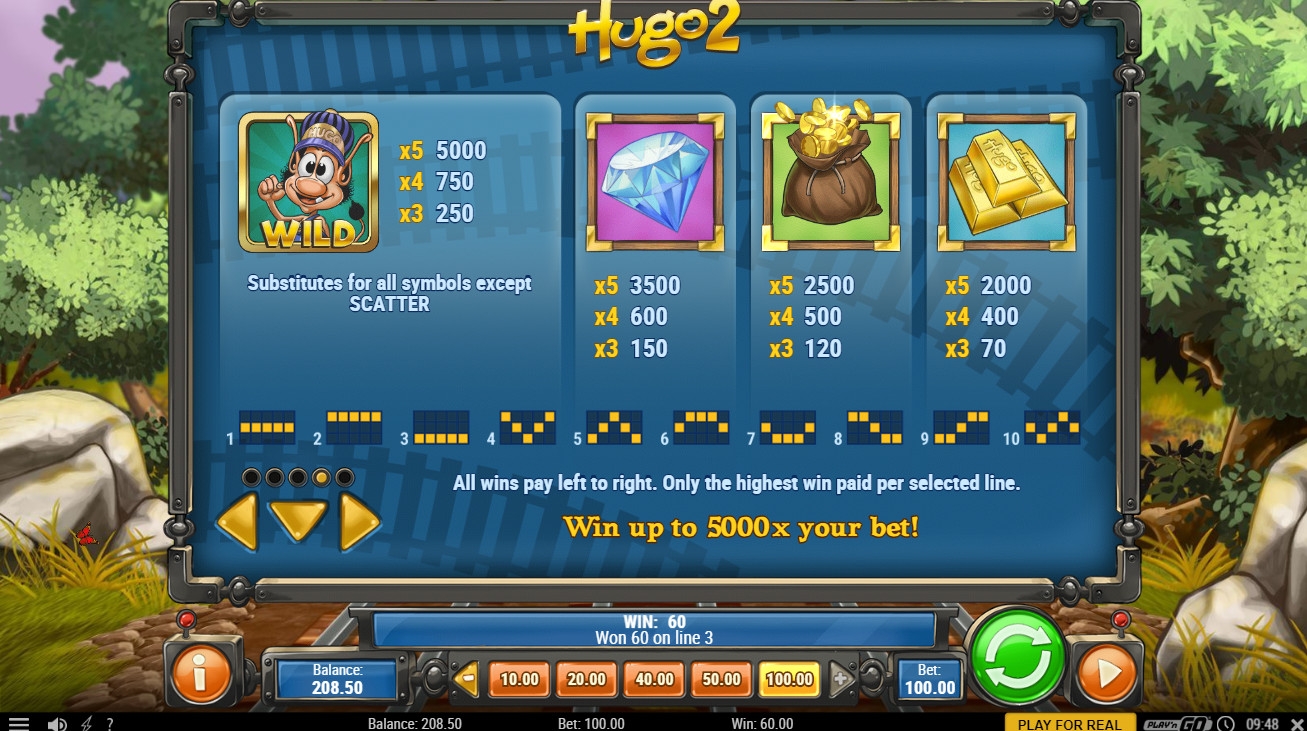
Task: Toggle the lightning bolt fast play
Action: point(86,723)
